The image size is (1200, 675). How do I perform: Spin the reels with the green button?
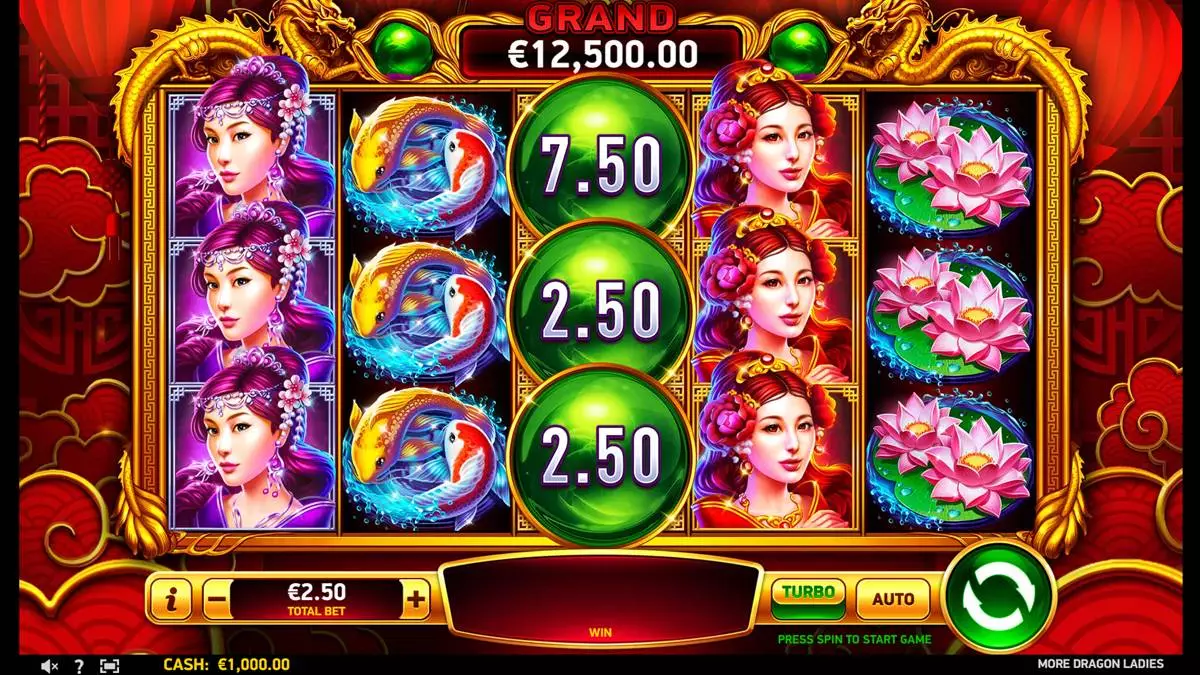click(999, 599)
